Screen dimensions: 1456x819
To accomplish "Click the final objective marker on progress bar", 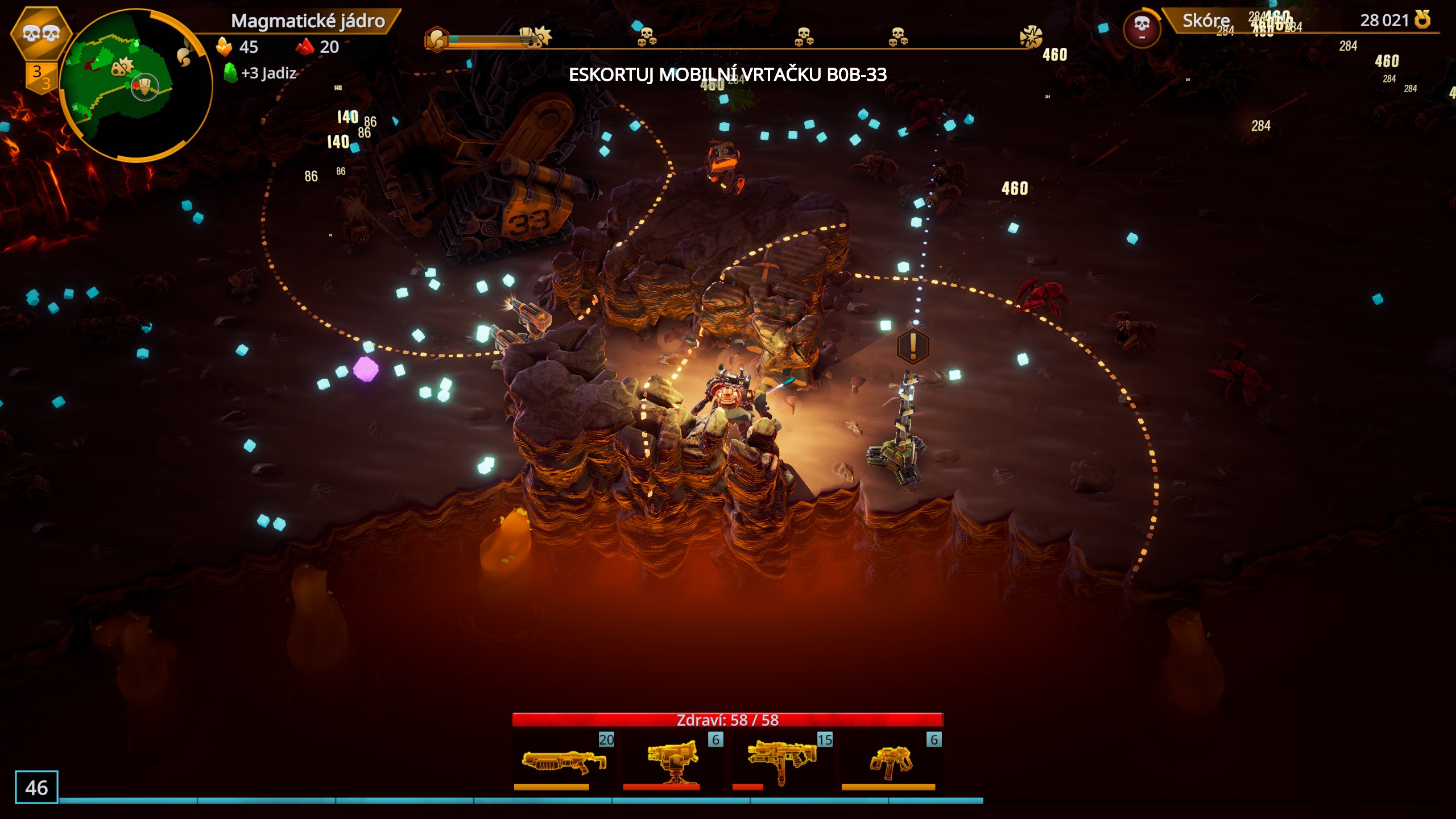I will (1031, 38).
